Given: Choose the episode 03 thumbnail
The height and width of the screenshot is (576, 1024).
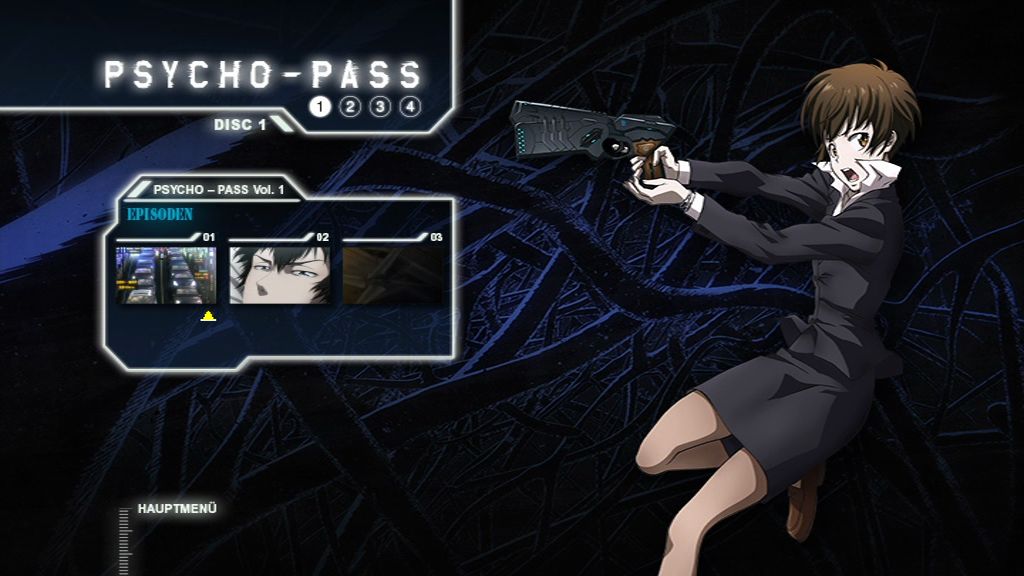Looking at the screenshot, I should click(393, 275).
